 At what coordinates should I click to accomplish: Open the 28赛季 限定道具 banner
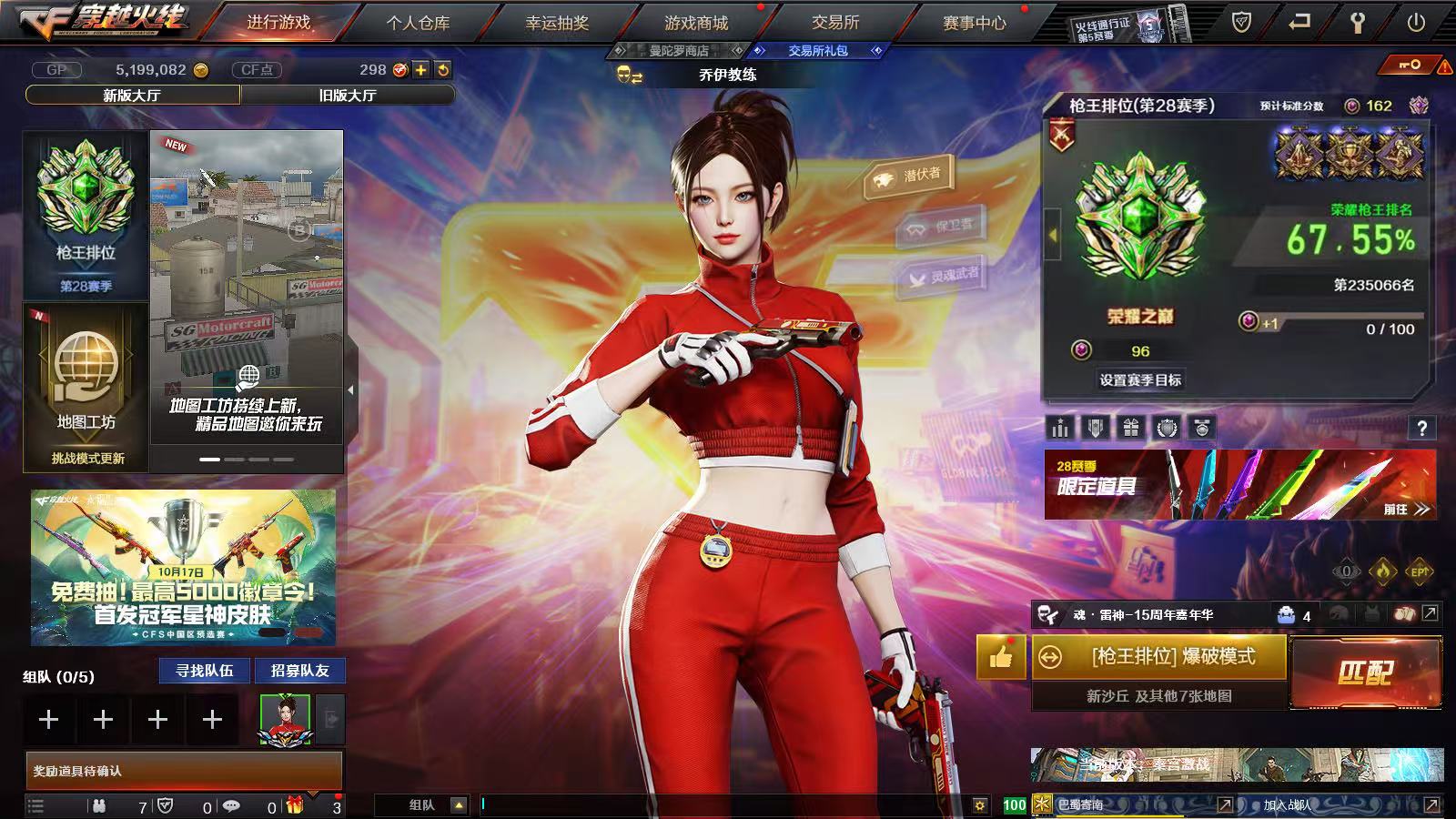(1239, 485)
